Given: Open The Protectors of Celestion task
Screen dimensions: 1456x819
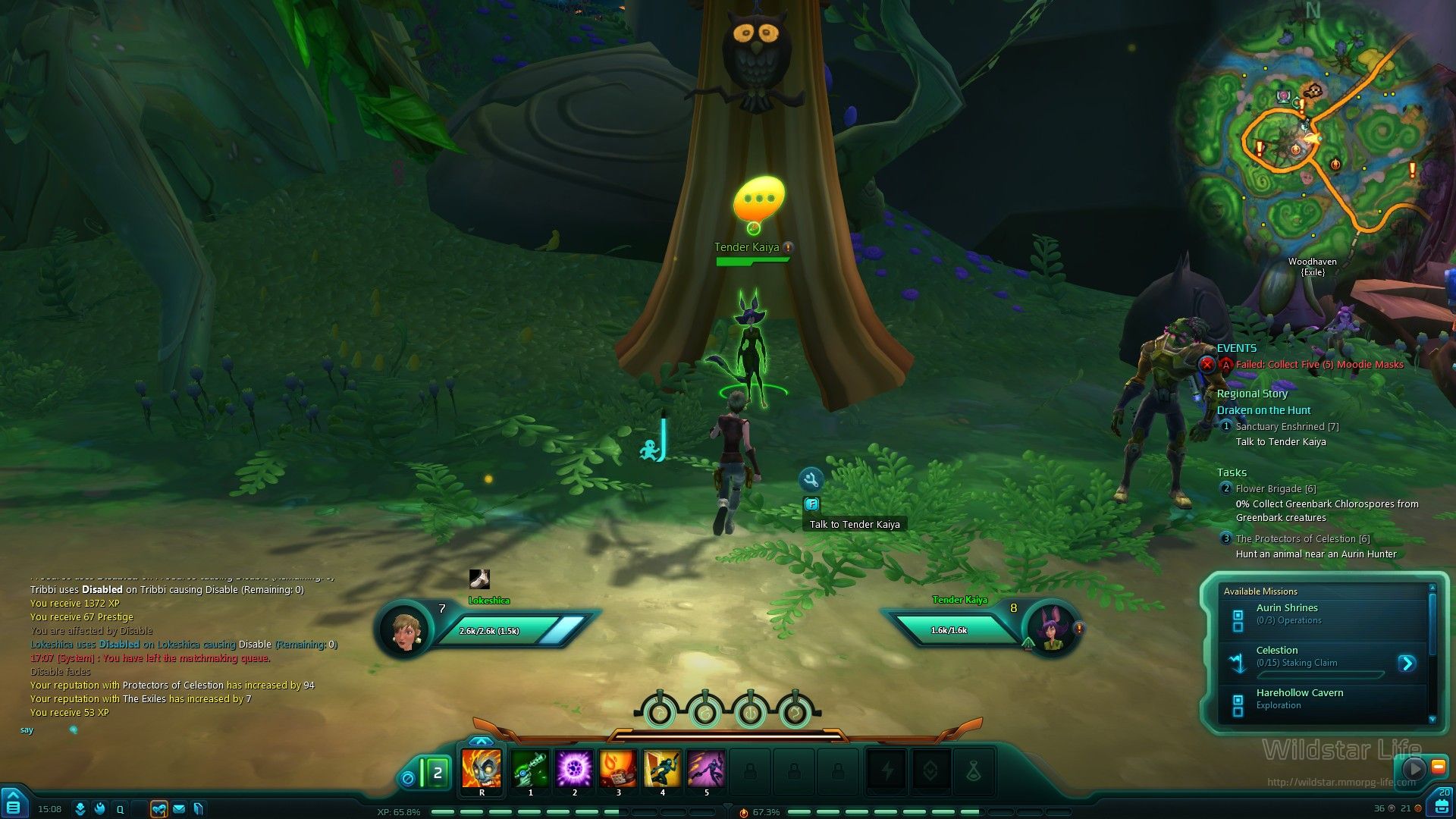Looking at the screenshot, I should point(1302,539).
